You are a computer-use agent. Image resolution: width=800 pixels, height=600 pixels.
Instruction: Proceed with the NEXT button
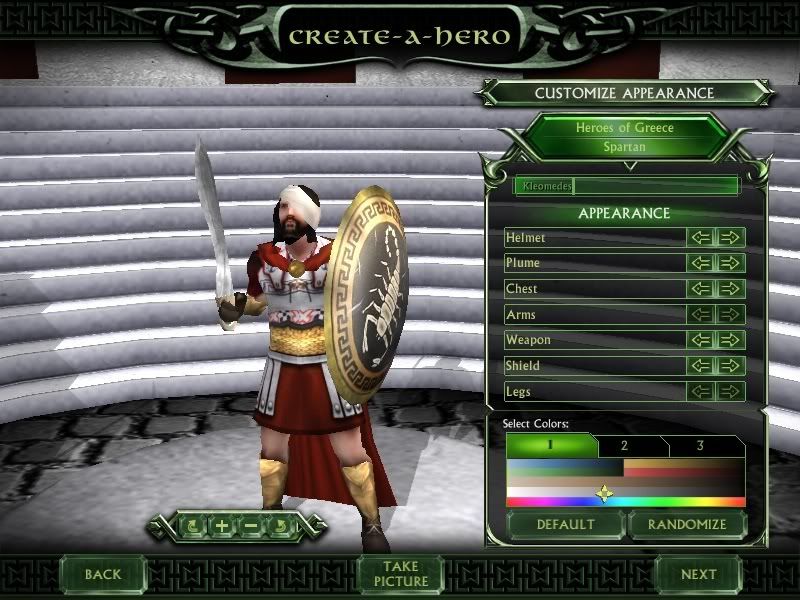(698, 574)
